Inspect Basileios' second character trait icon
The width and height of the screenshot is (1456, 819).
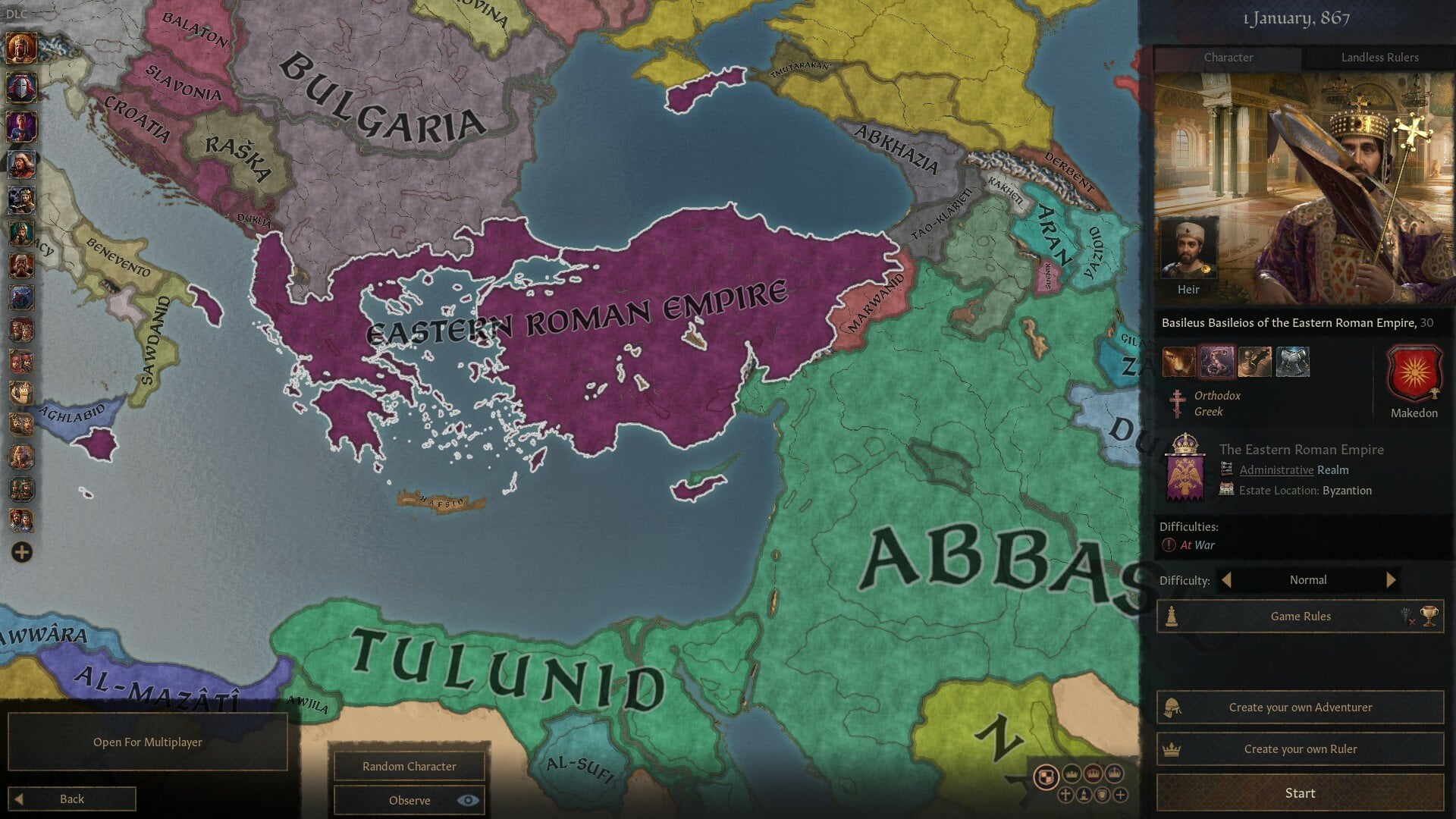click(x=1216, y=362)
